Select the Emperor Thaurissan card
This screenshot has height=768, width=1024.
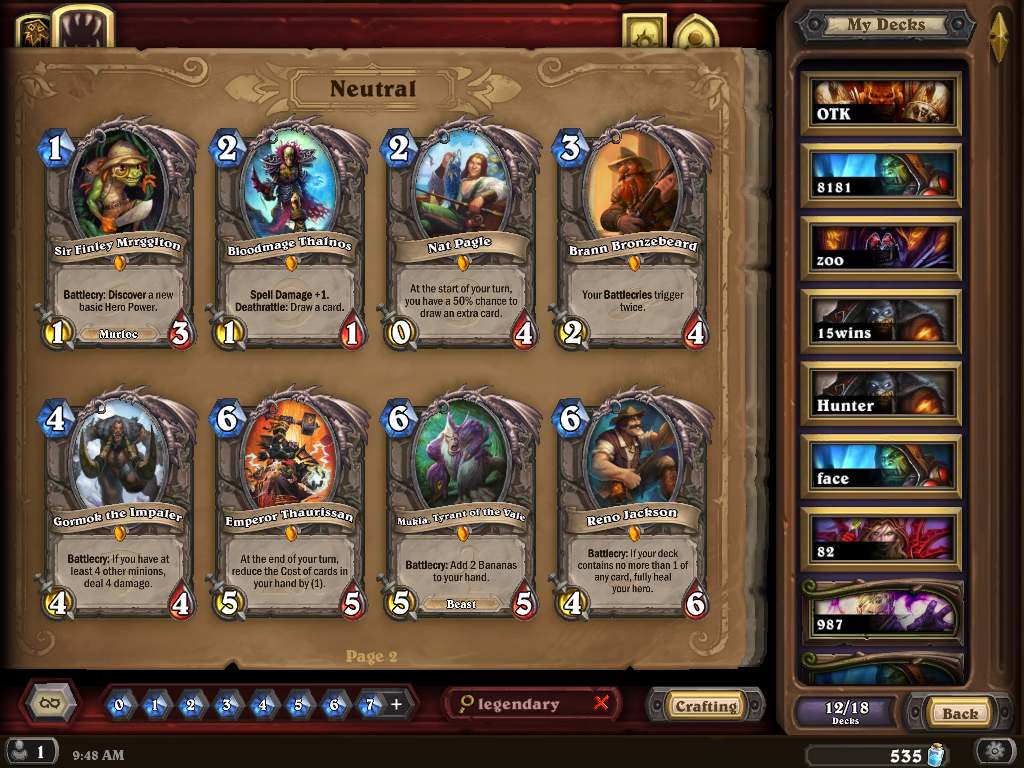click(290, 505)
